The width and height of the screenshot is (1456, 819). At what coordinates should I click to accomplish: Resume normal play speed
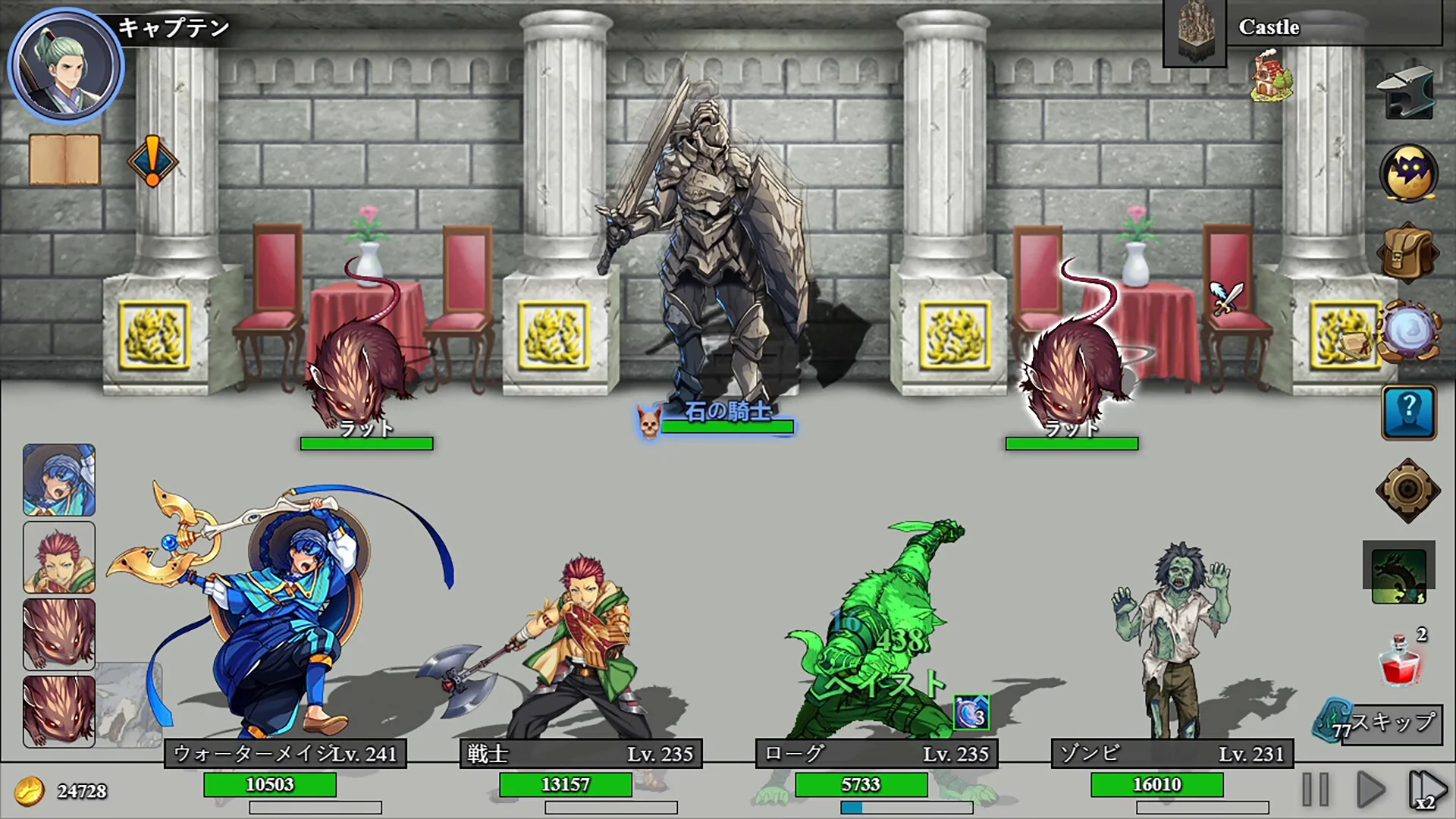point(1370,789)
